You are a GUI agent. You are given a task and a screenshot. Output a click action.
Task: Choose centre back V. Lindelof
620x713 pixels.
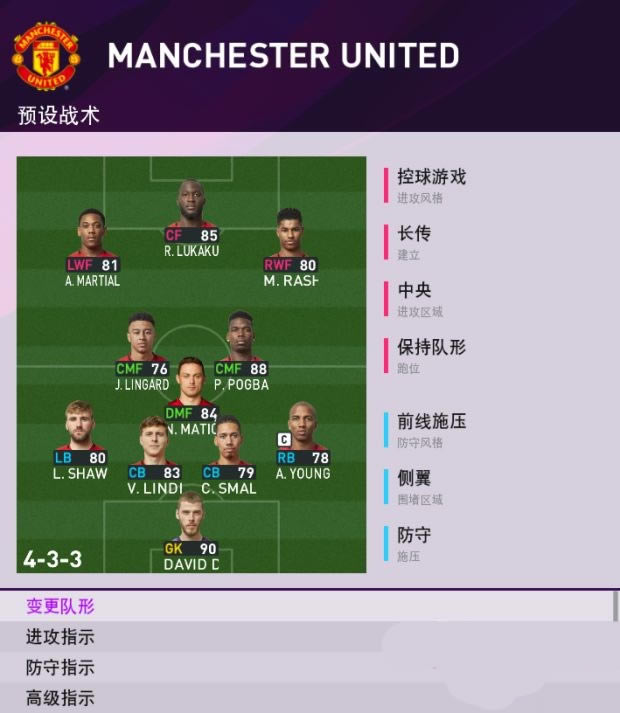[153, 452]
